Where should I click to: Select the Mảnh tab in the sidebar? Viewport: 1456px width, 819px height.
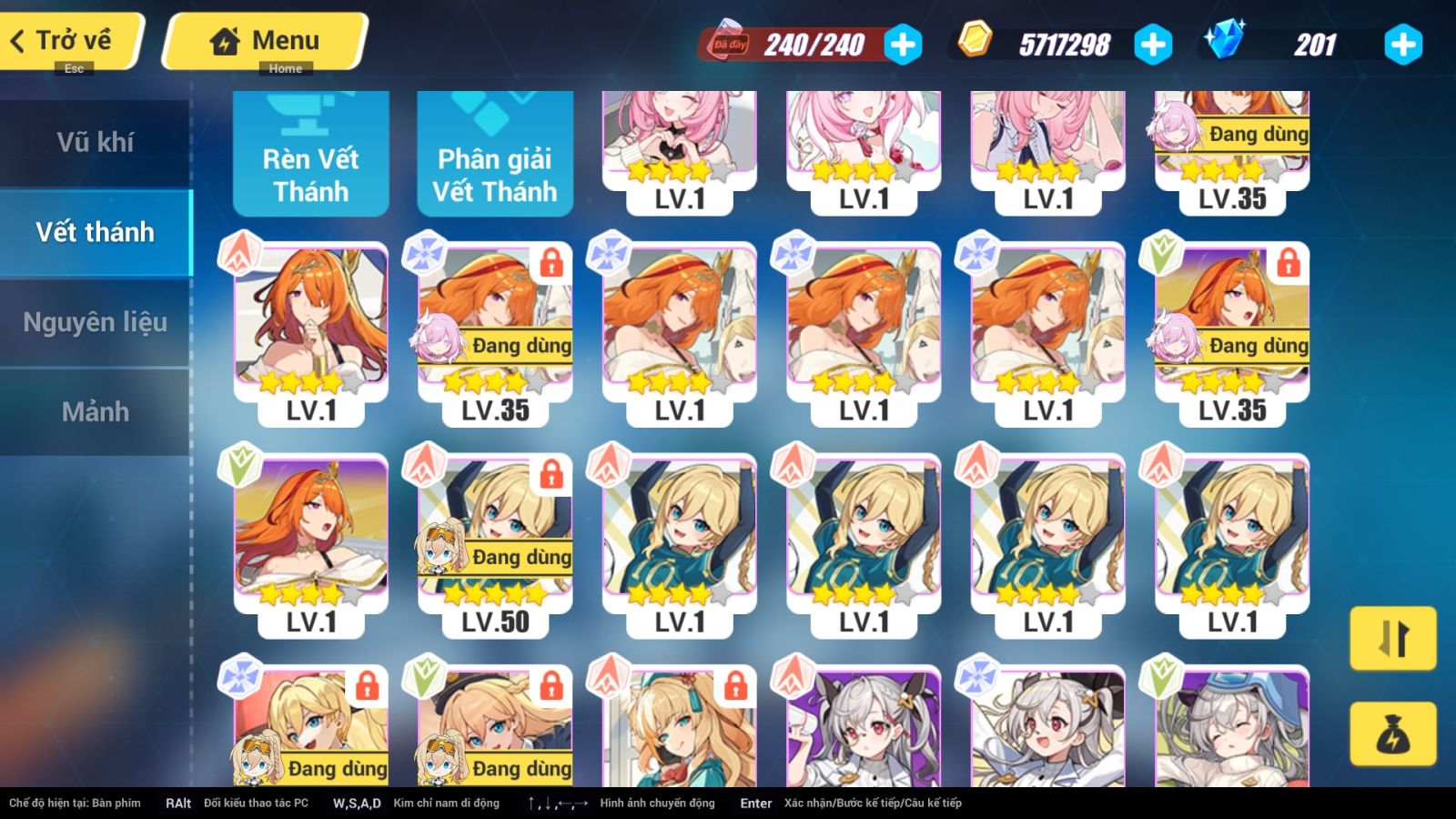tap(96, 411)
